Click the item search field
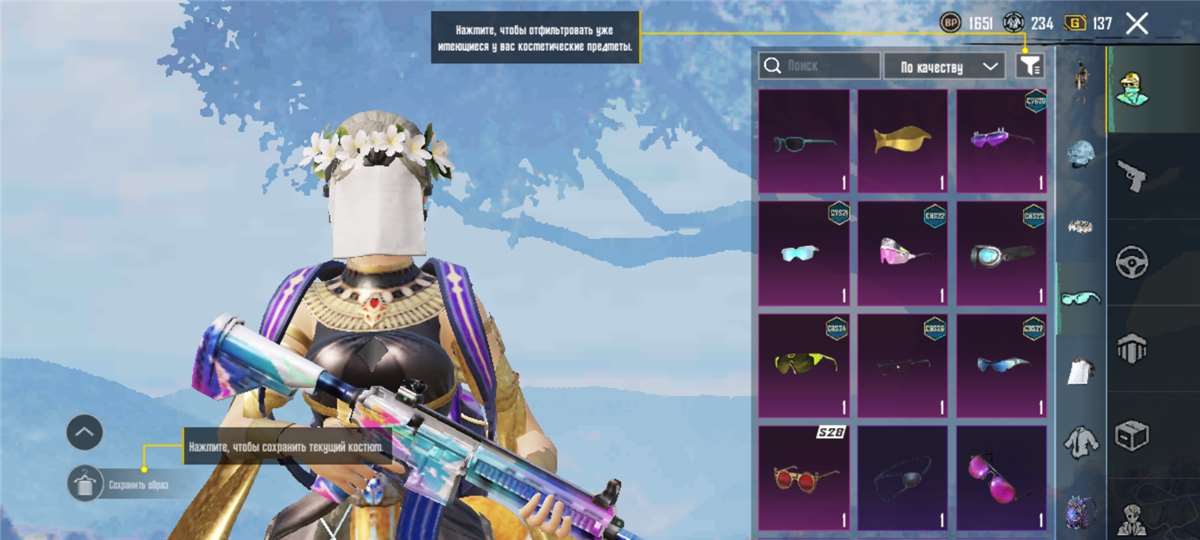The image size is (1200, 540). pos(819,66)
